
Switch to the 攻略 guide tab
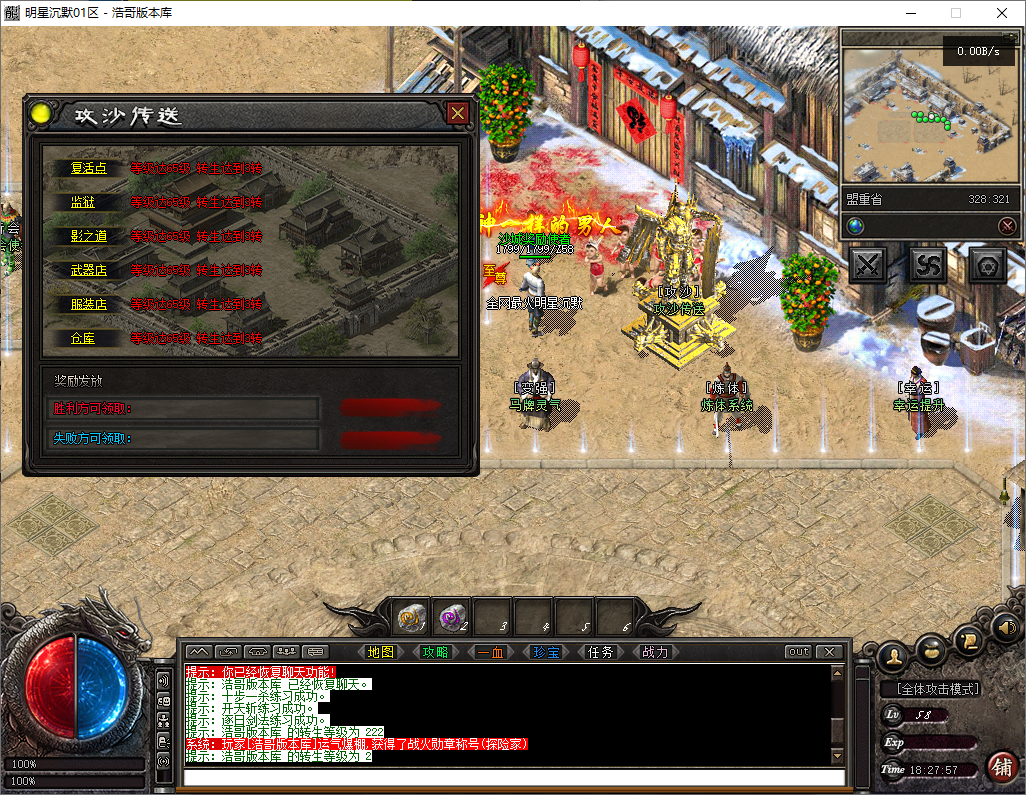pos(436,652)
